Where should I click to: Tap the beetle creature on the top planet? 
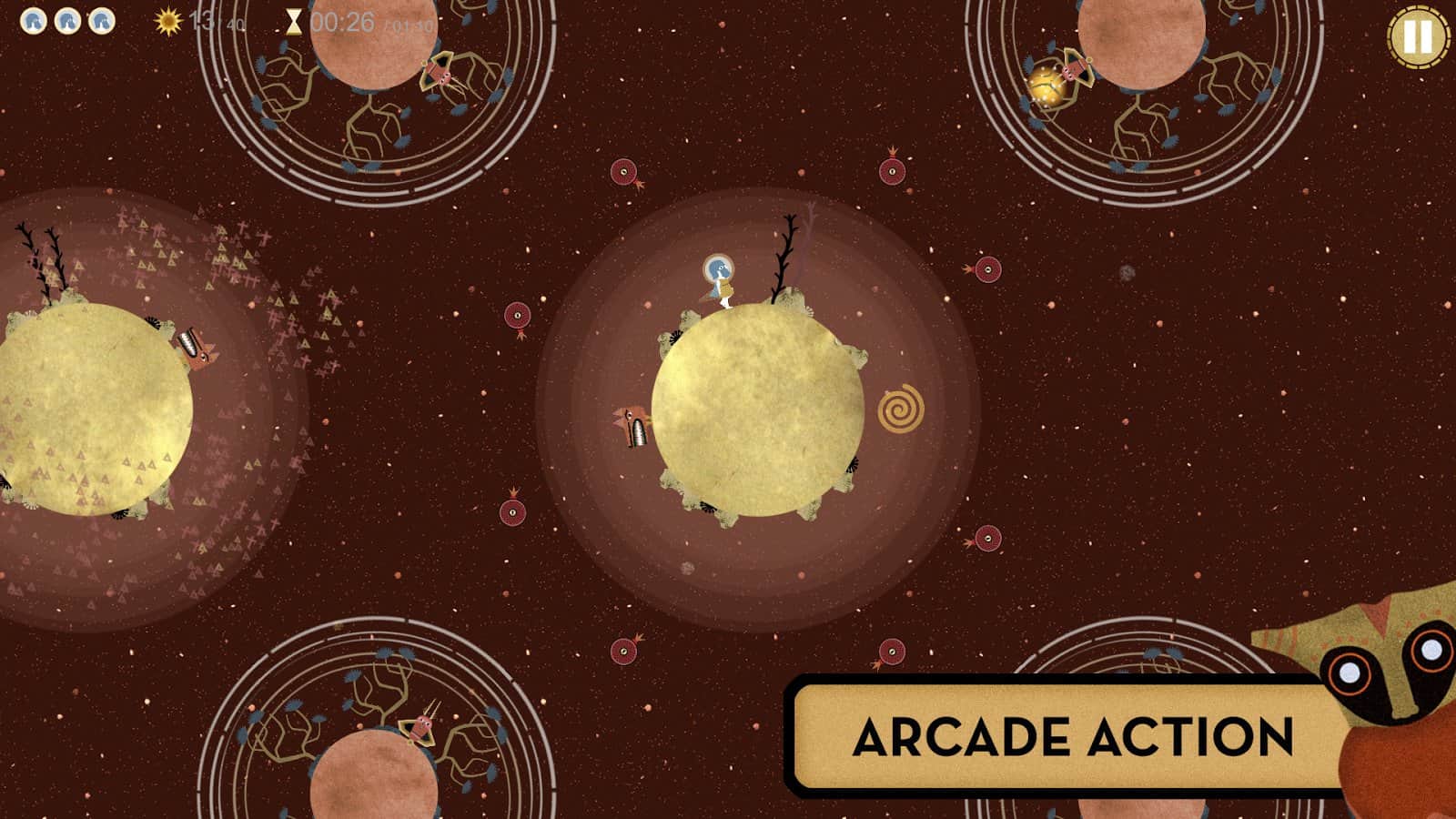pyautogui.click(x=441, y=77)
